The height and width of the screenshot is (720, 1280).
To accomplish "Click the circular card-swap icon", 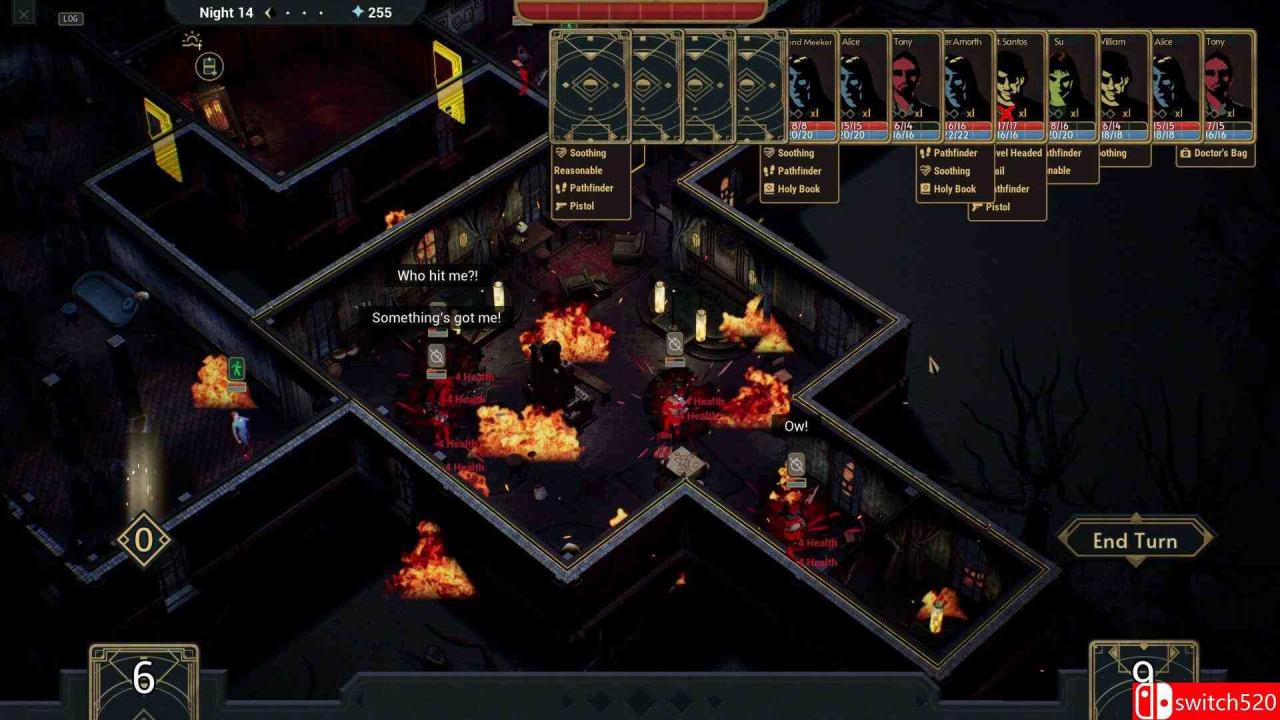I will 209,67.
